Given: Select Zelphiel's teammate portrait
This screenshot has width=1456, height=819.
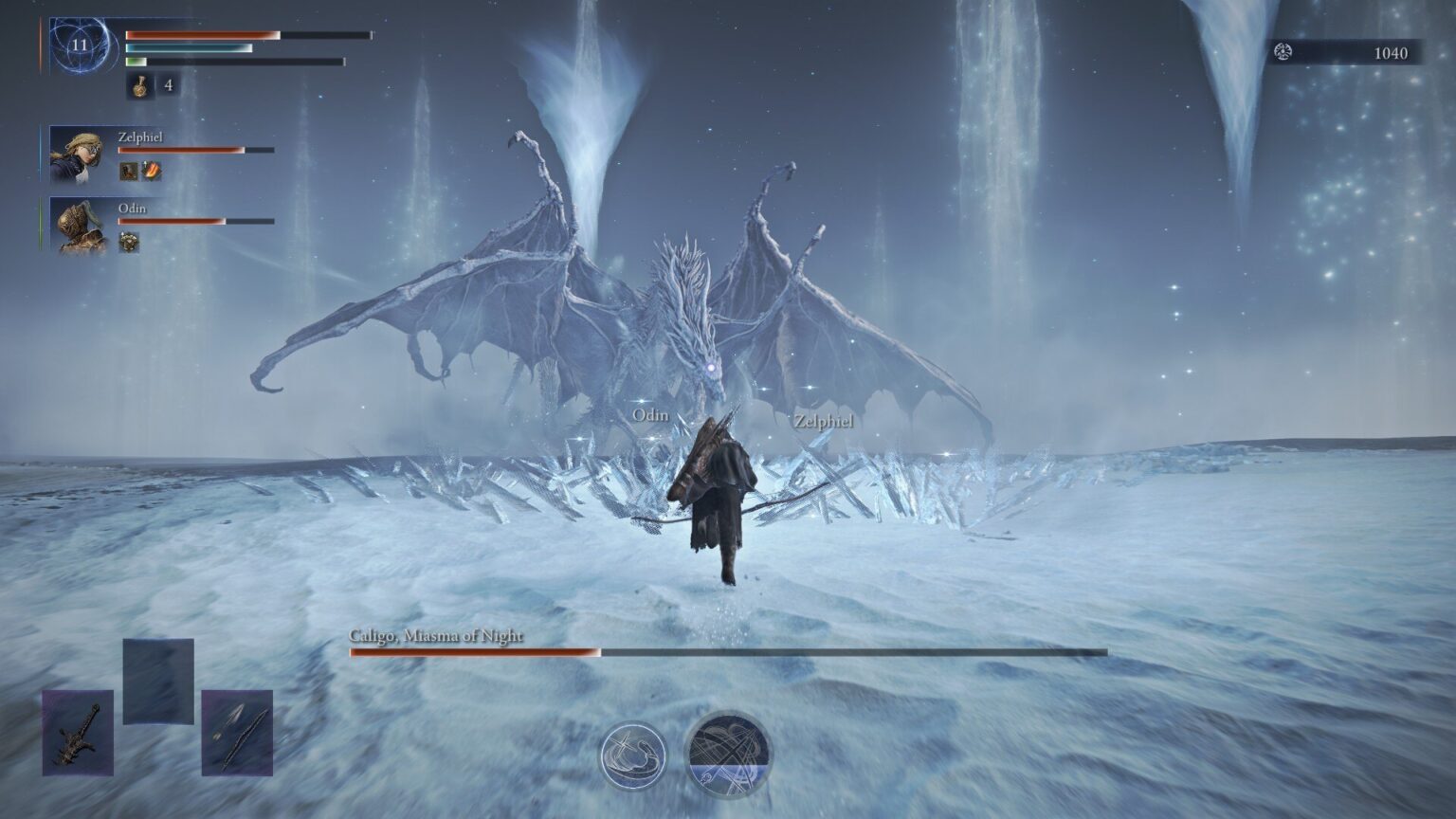Looking at the screenshot, I should click(x=77, y=155).
